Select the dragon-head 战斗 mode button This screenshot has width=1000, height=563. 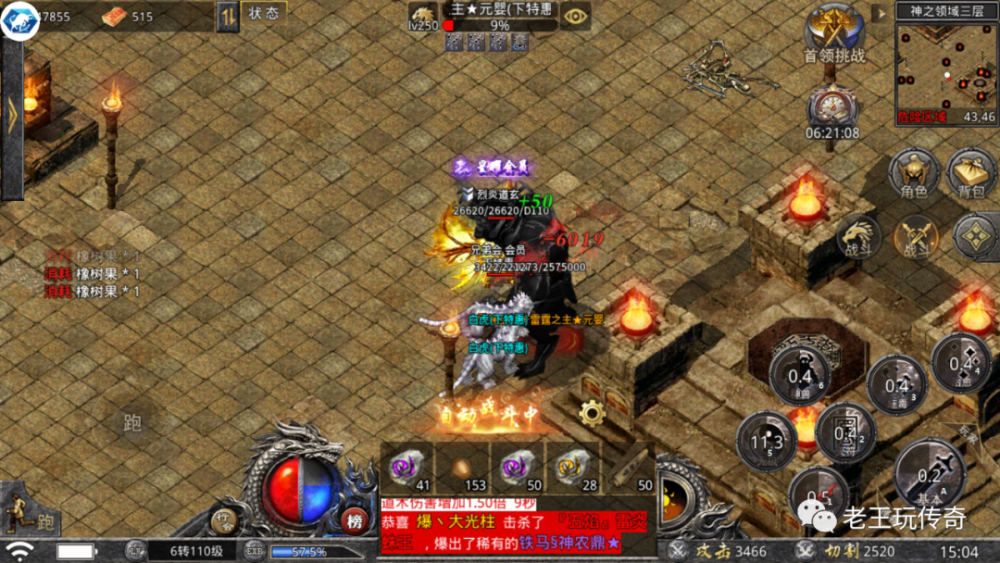(858, 237)
